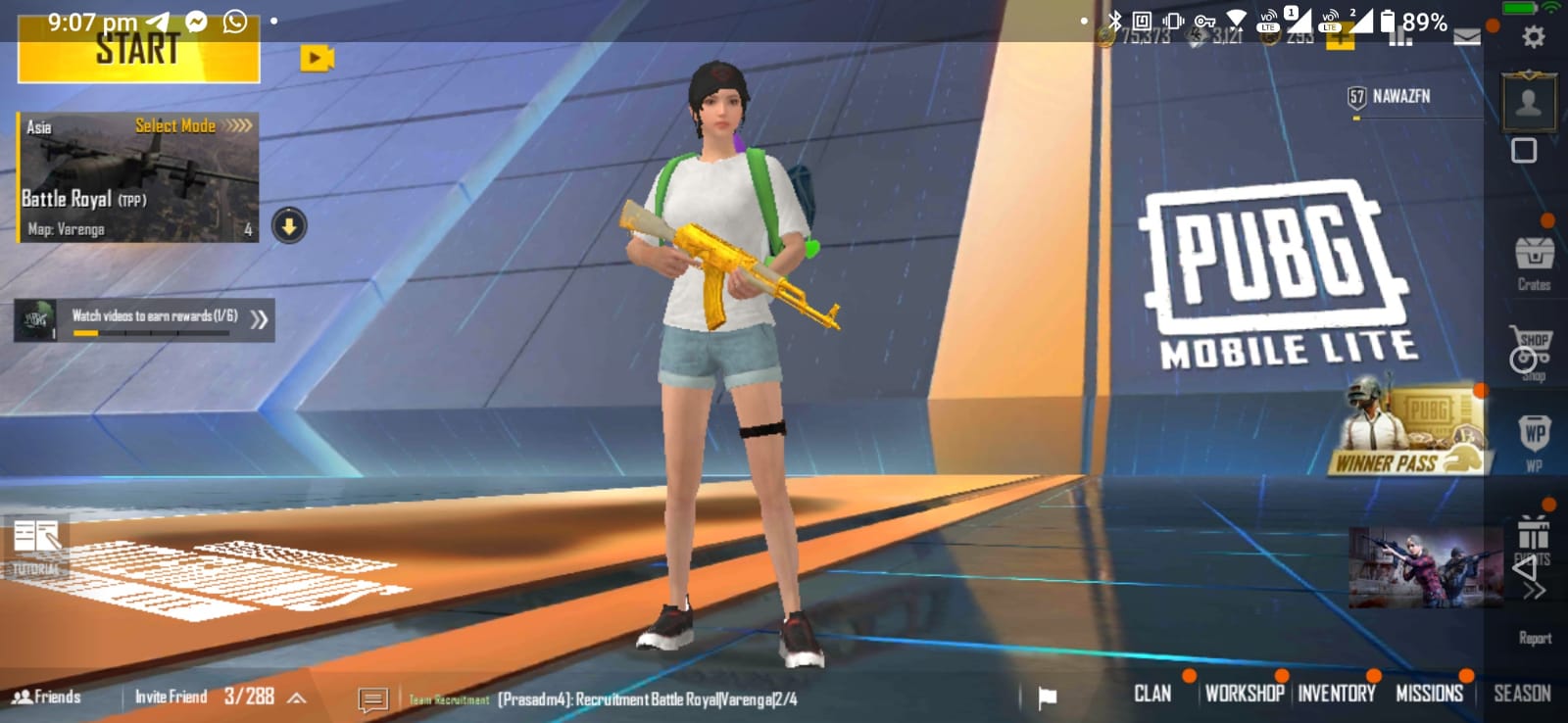
Task: Choose Invite Friend
Action: [171, 697]
